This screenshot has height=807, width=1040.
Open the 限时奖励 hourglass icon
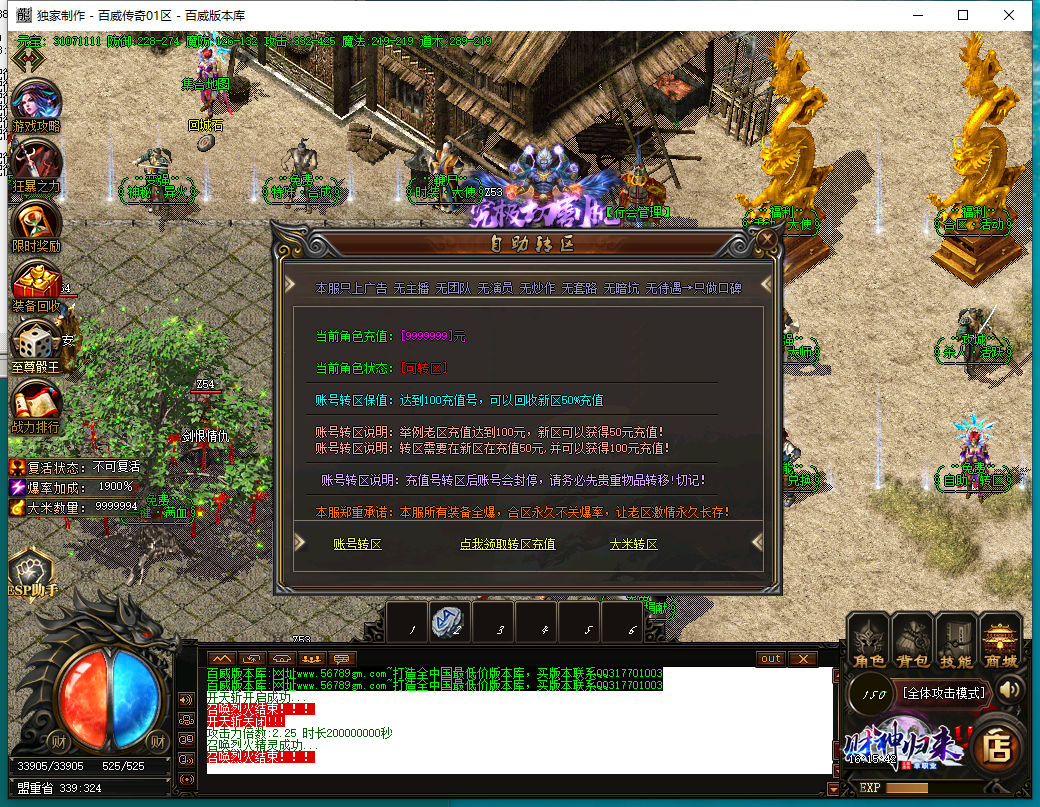[x=36, y=224]
